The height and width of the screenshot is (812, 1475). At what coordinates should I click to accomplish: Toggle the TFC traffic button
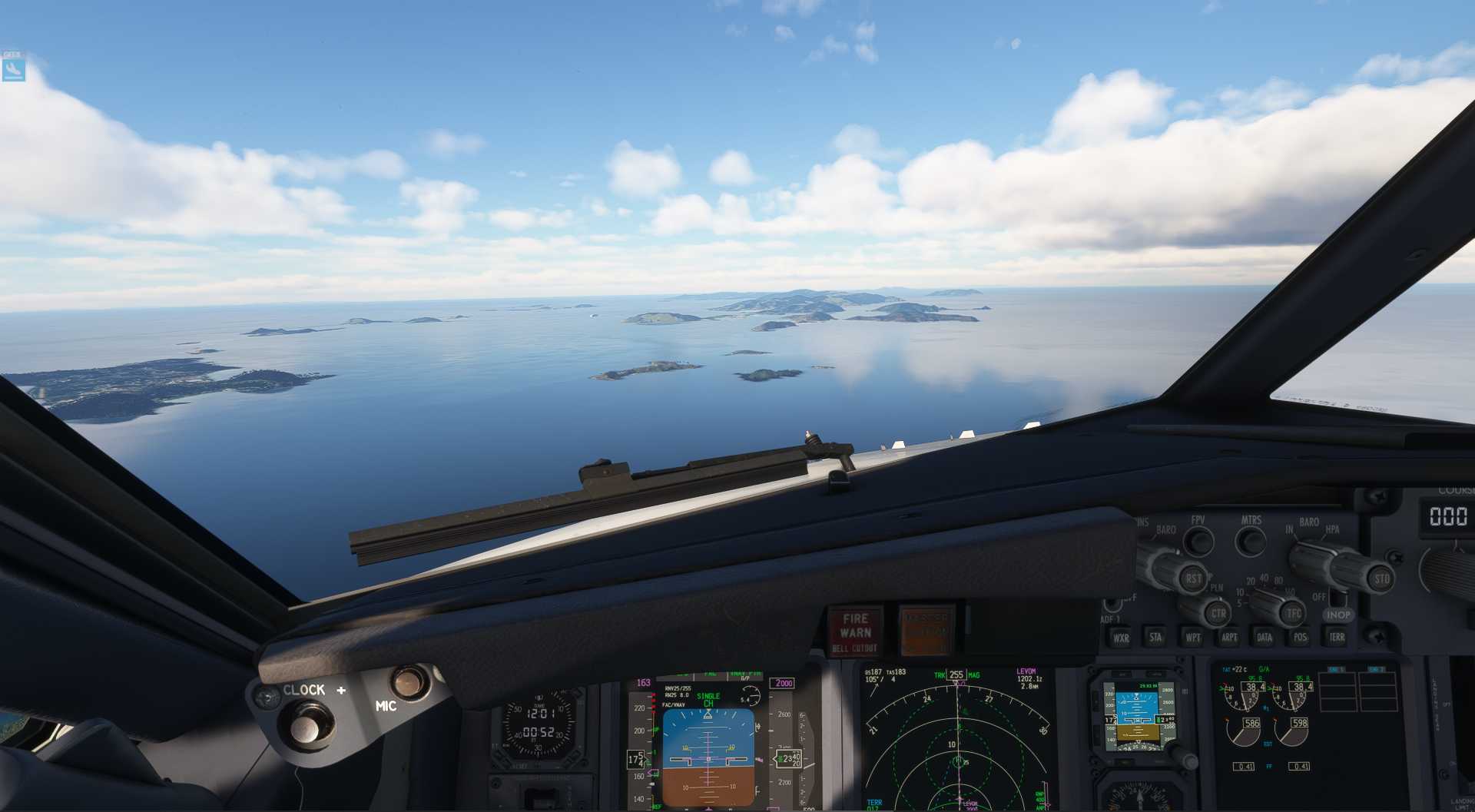click(x=1294, y=613)
